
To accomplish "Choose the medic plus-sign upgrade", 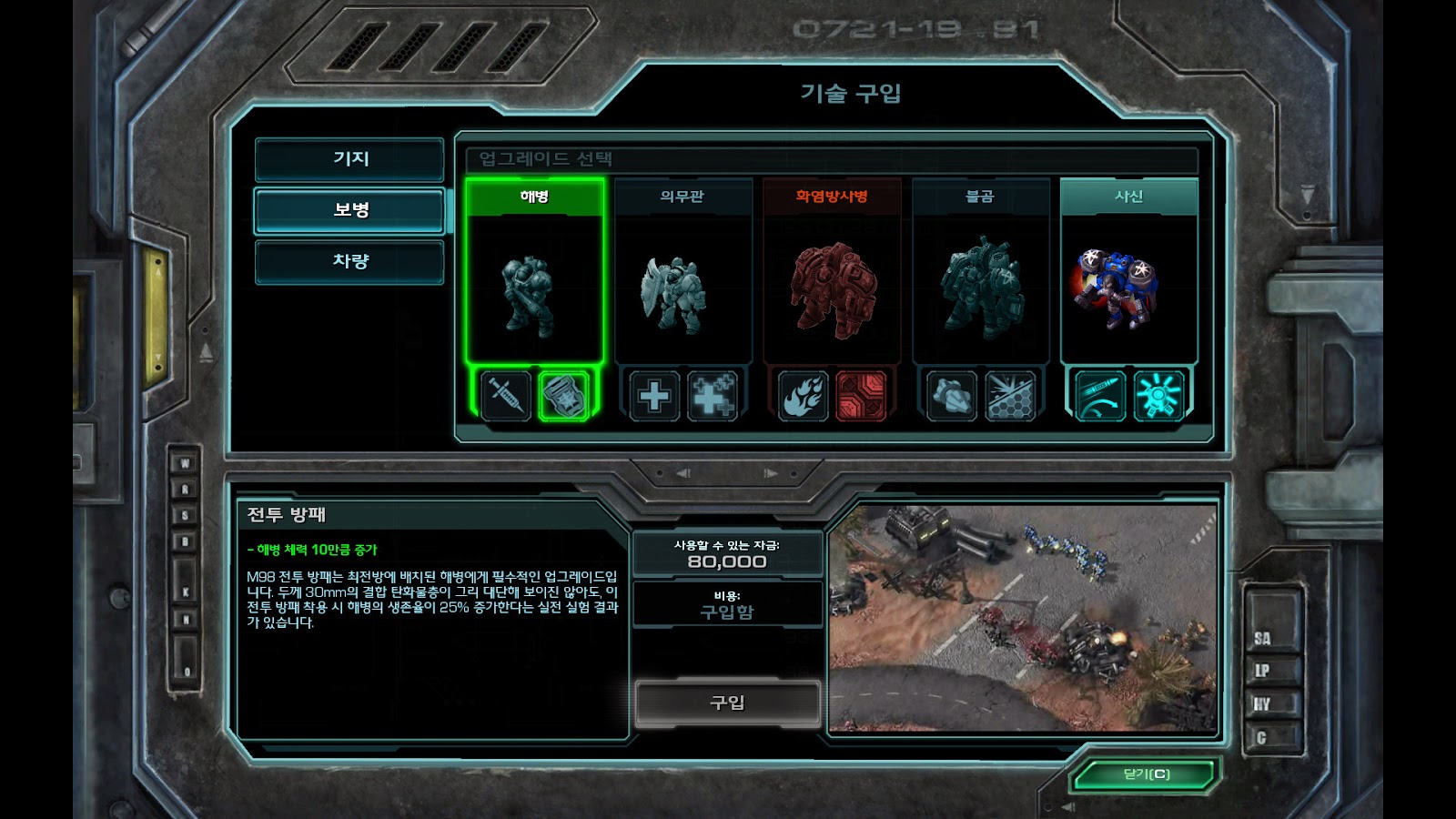I will coord(653,396).
